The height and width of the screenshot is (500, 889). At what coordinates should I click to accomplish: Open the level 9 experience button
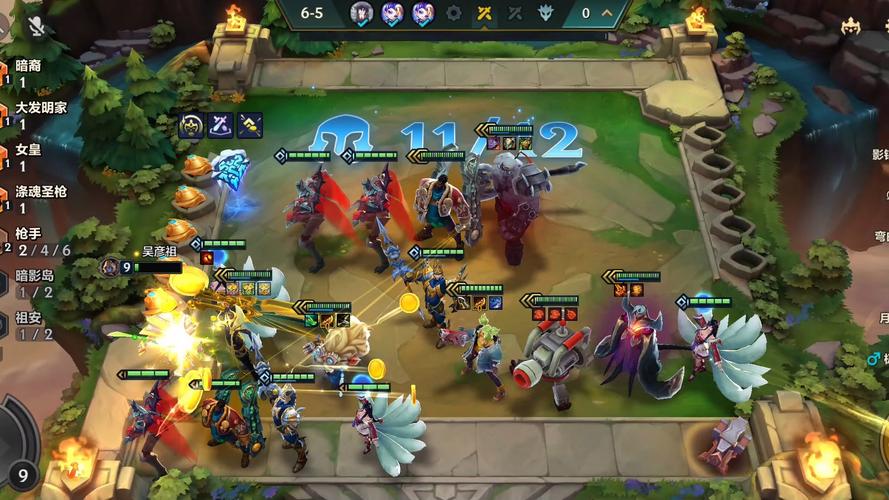tap(20, 477)
